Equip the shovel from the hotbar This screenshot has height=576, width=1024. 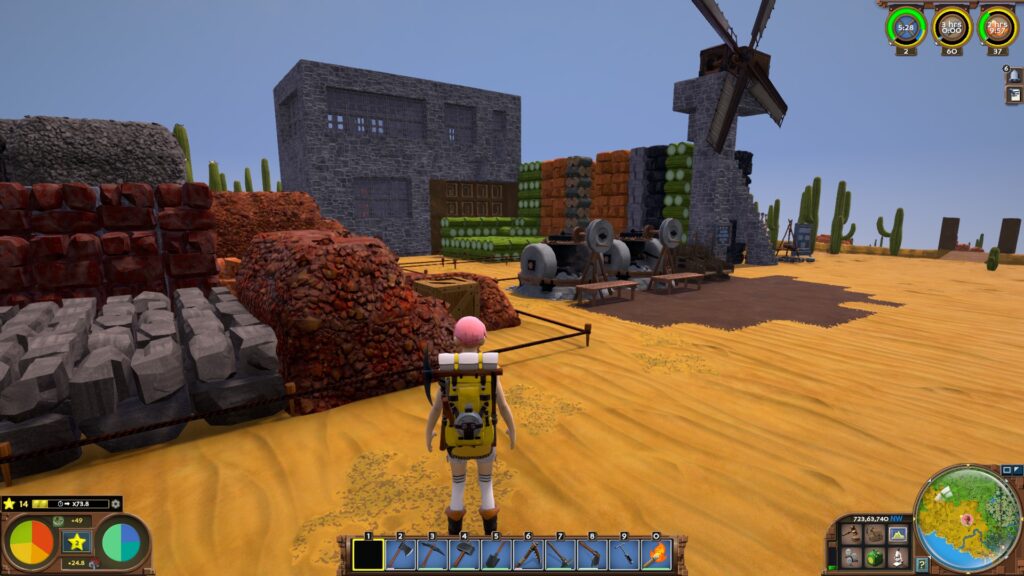[496, 554]
